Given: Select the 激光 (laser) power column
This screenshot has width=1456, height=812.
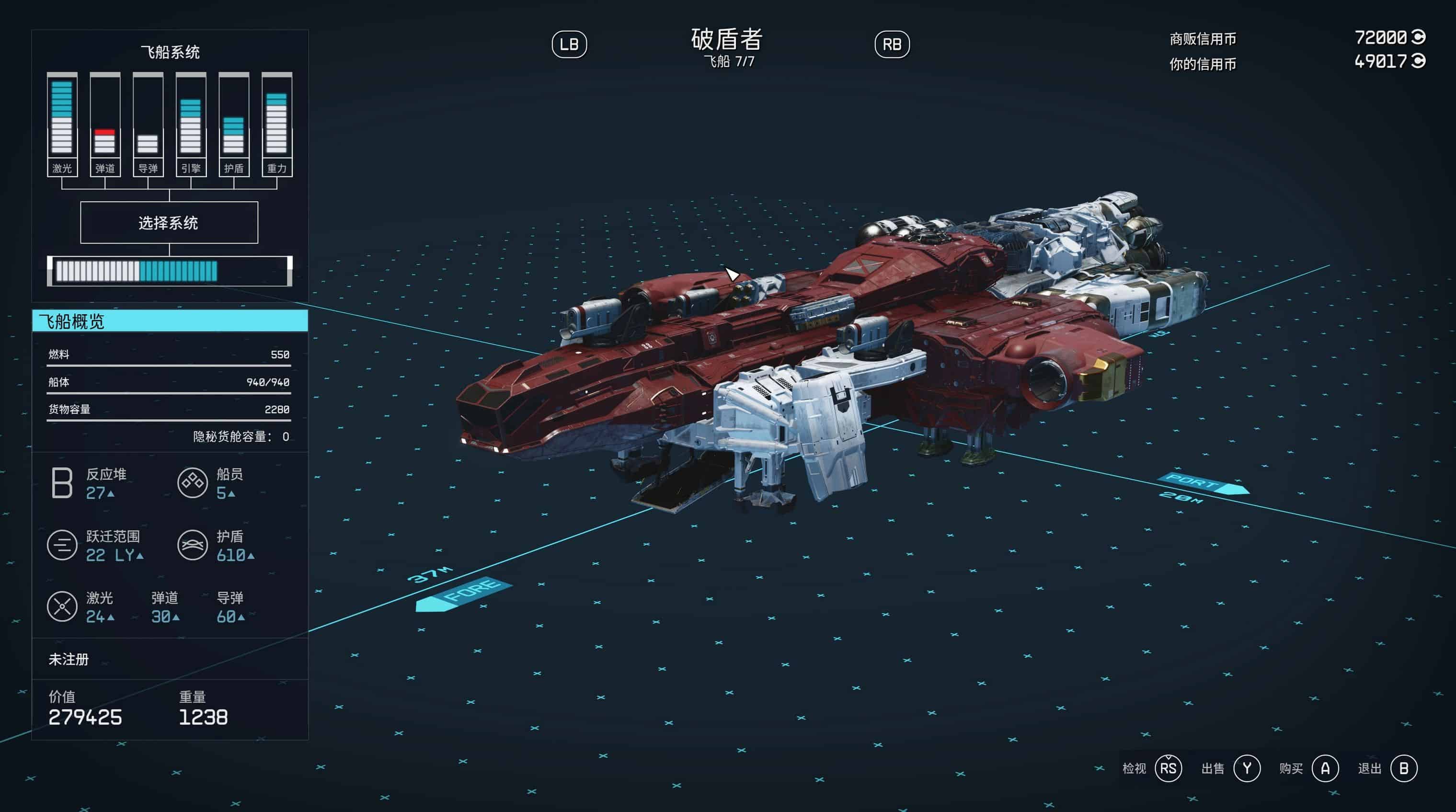Looking at the screenshot, I should tap(62, 124).
